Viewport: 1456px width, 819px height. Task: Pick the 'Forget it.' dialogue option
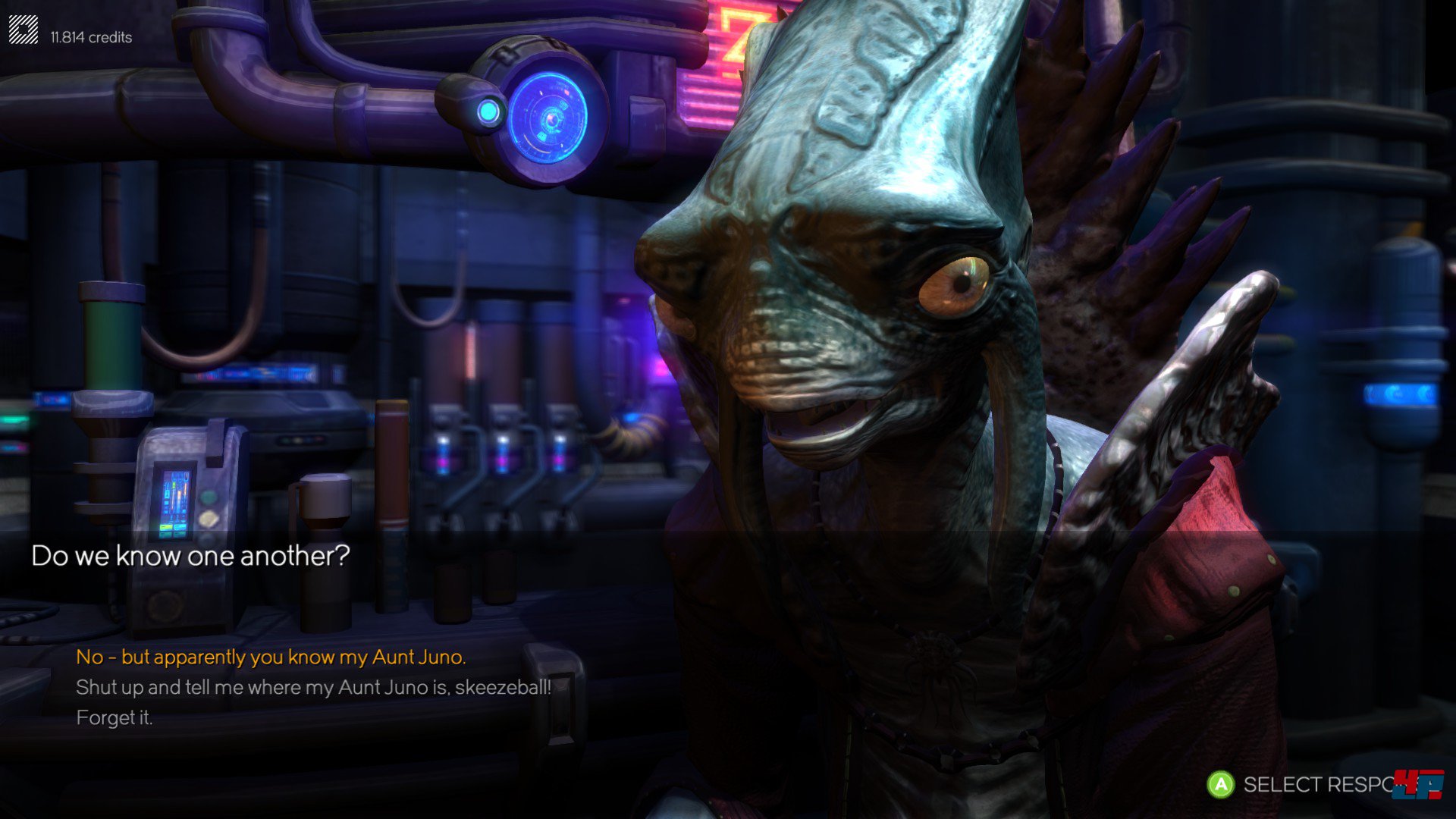[x=115, y=717]
